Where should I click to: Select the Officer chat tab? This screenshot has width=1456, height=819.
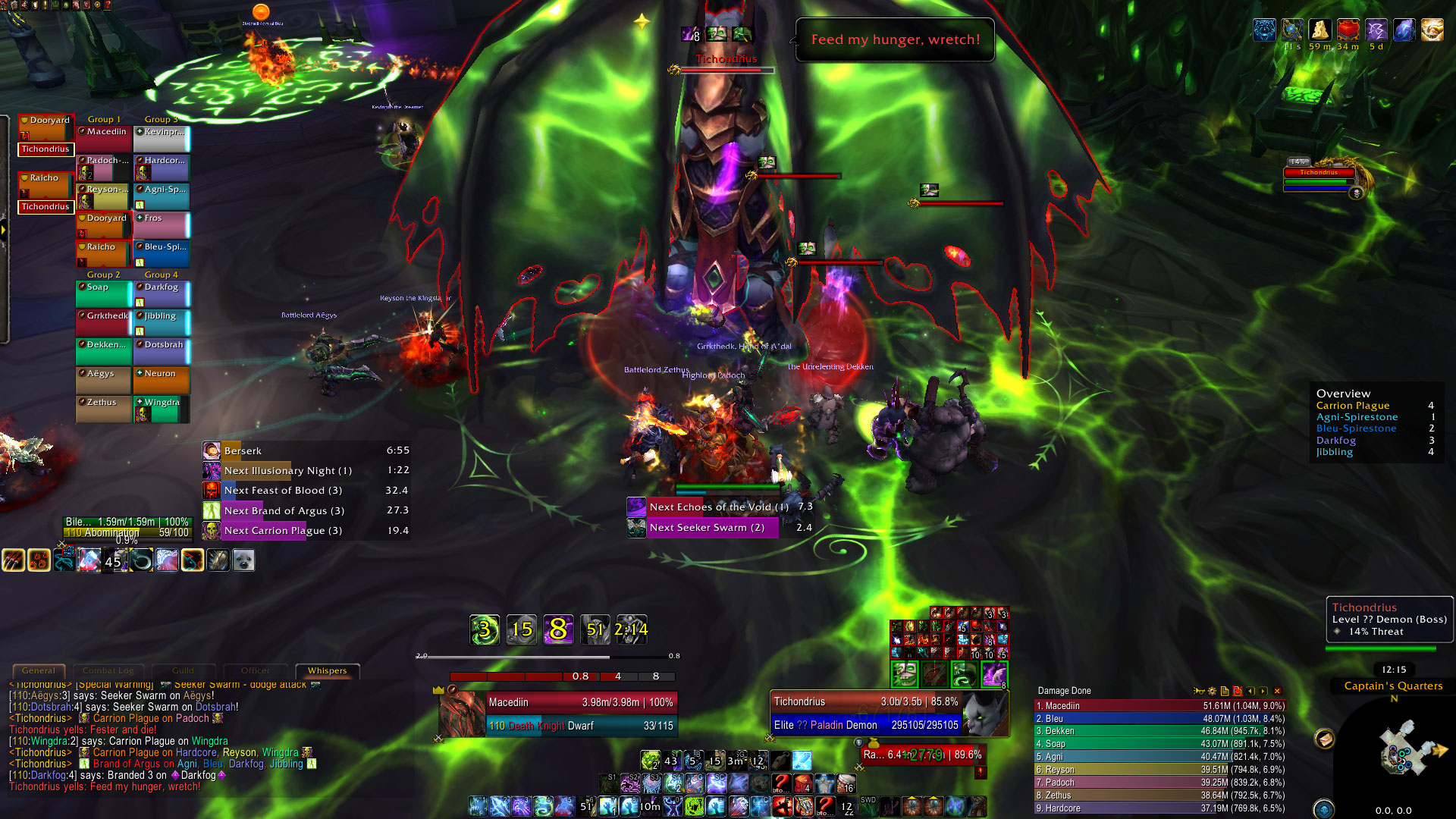pos(255,670)
